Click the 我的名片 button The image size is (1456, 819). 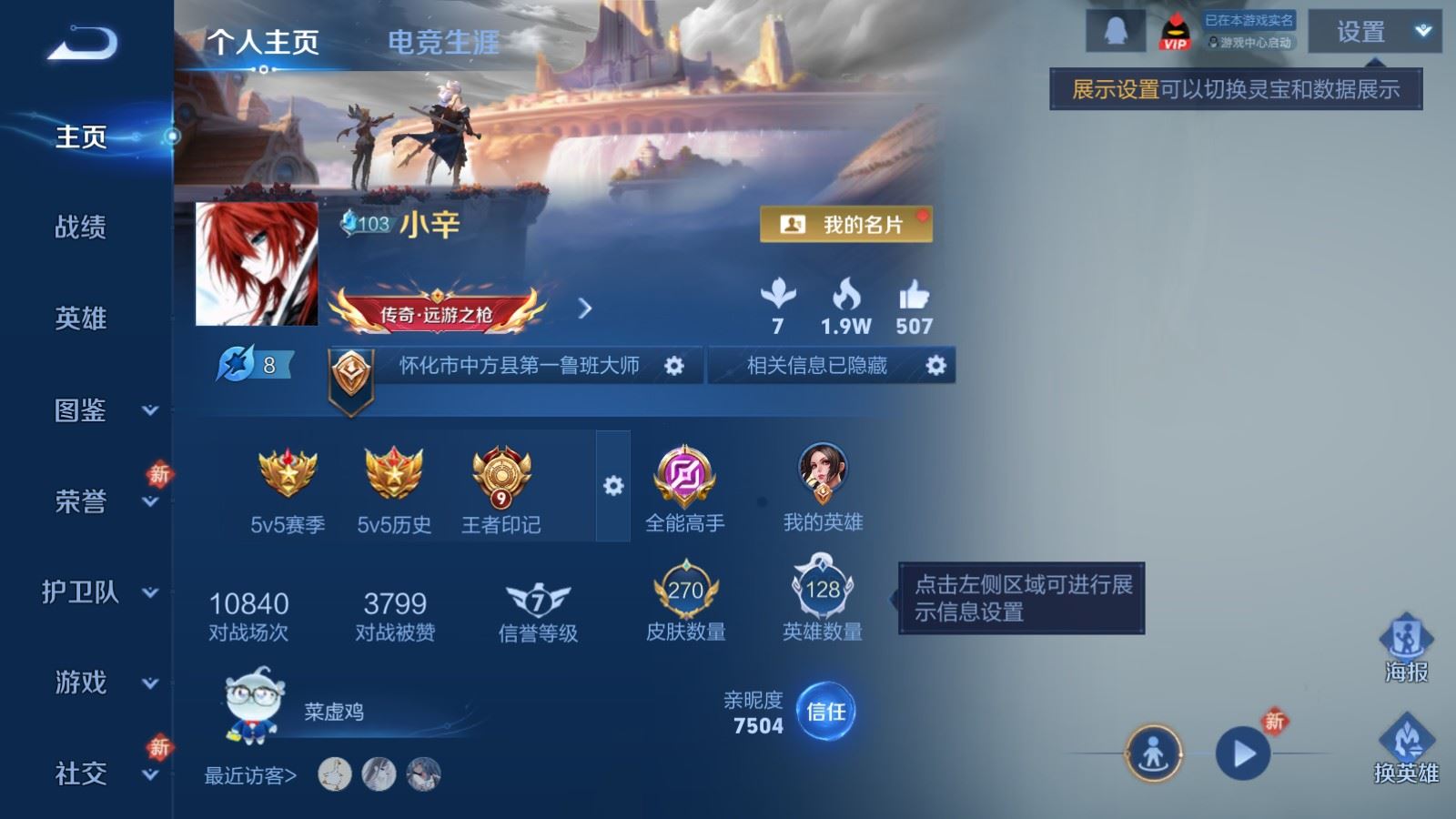click(844, 224)
